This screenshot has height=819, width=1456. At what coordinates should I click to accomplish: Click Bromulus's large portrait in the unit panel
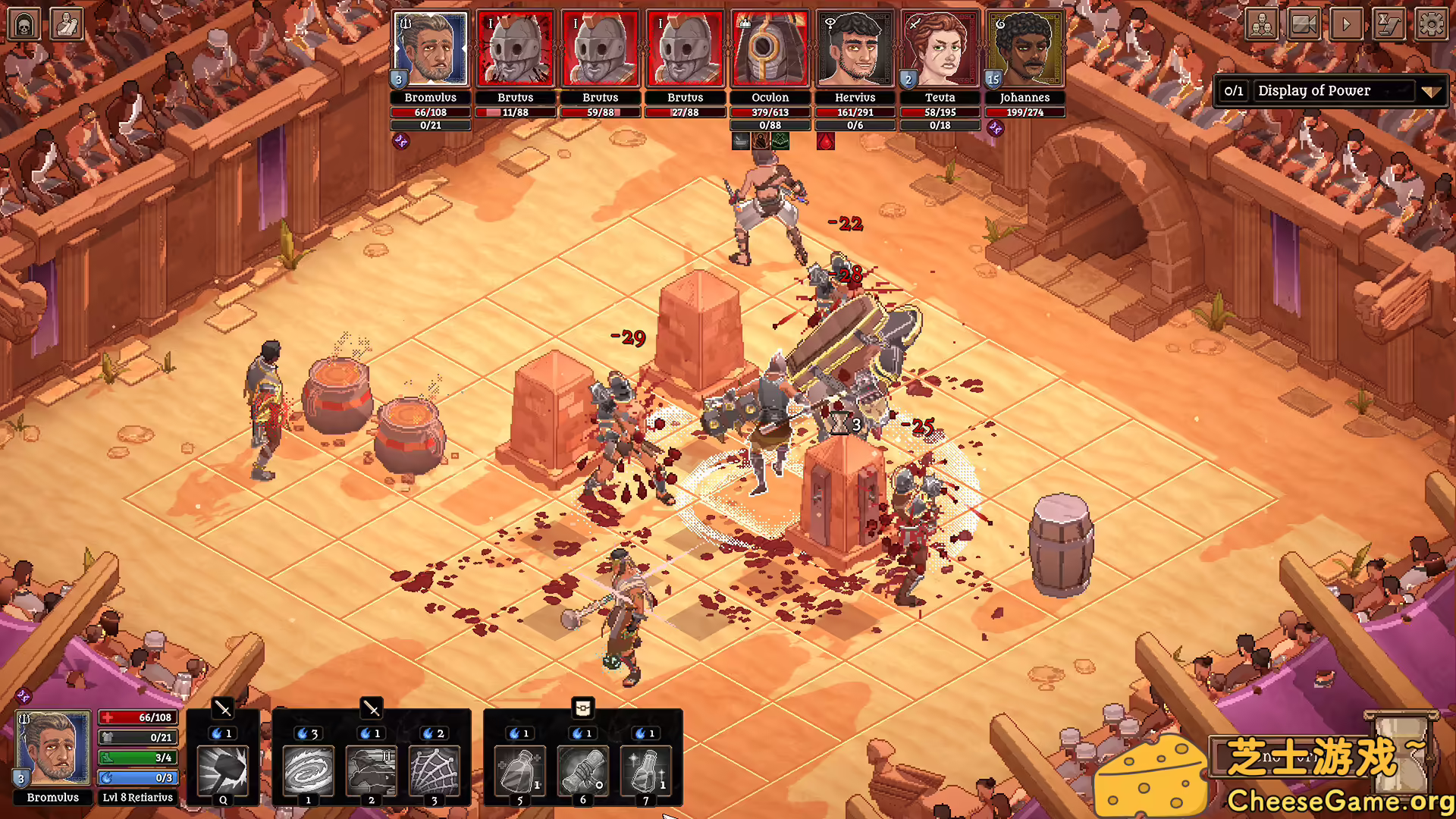point(53,748)
